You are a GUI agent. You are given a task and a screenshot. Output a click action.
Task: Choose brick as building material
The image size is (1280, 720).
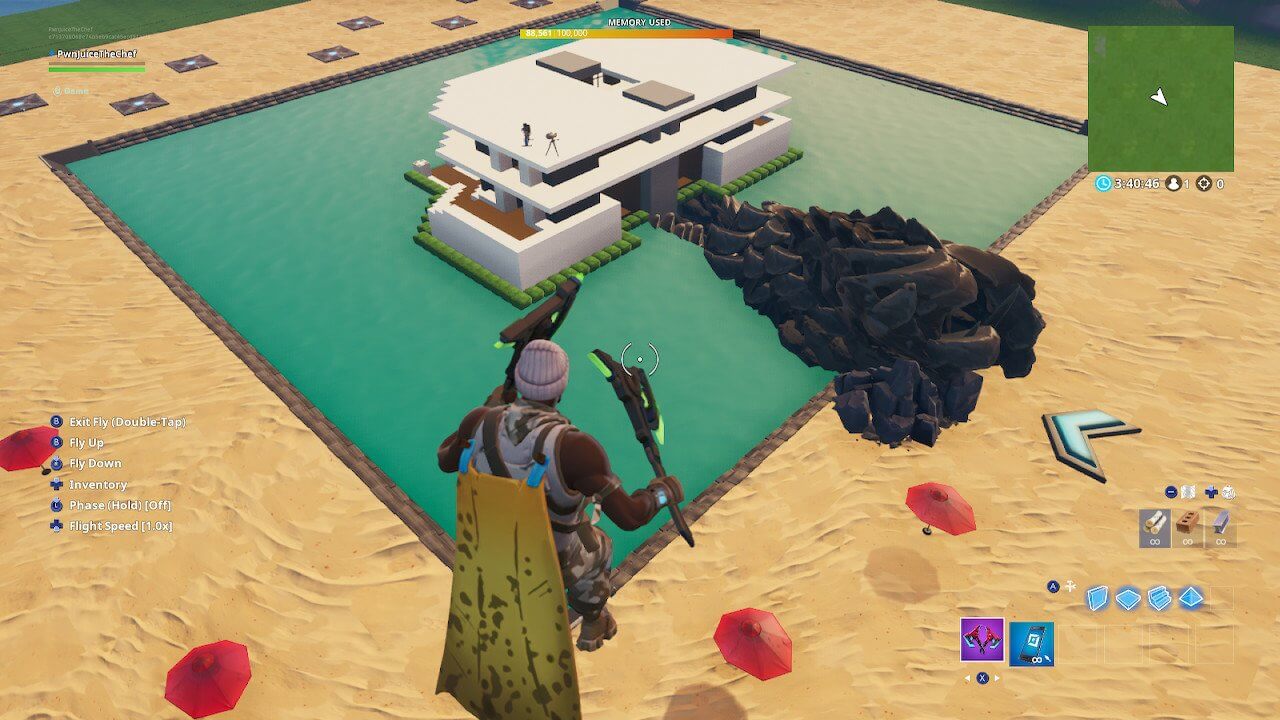pos(1187,527)
